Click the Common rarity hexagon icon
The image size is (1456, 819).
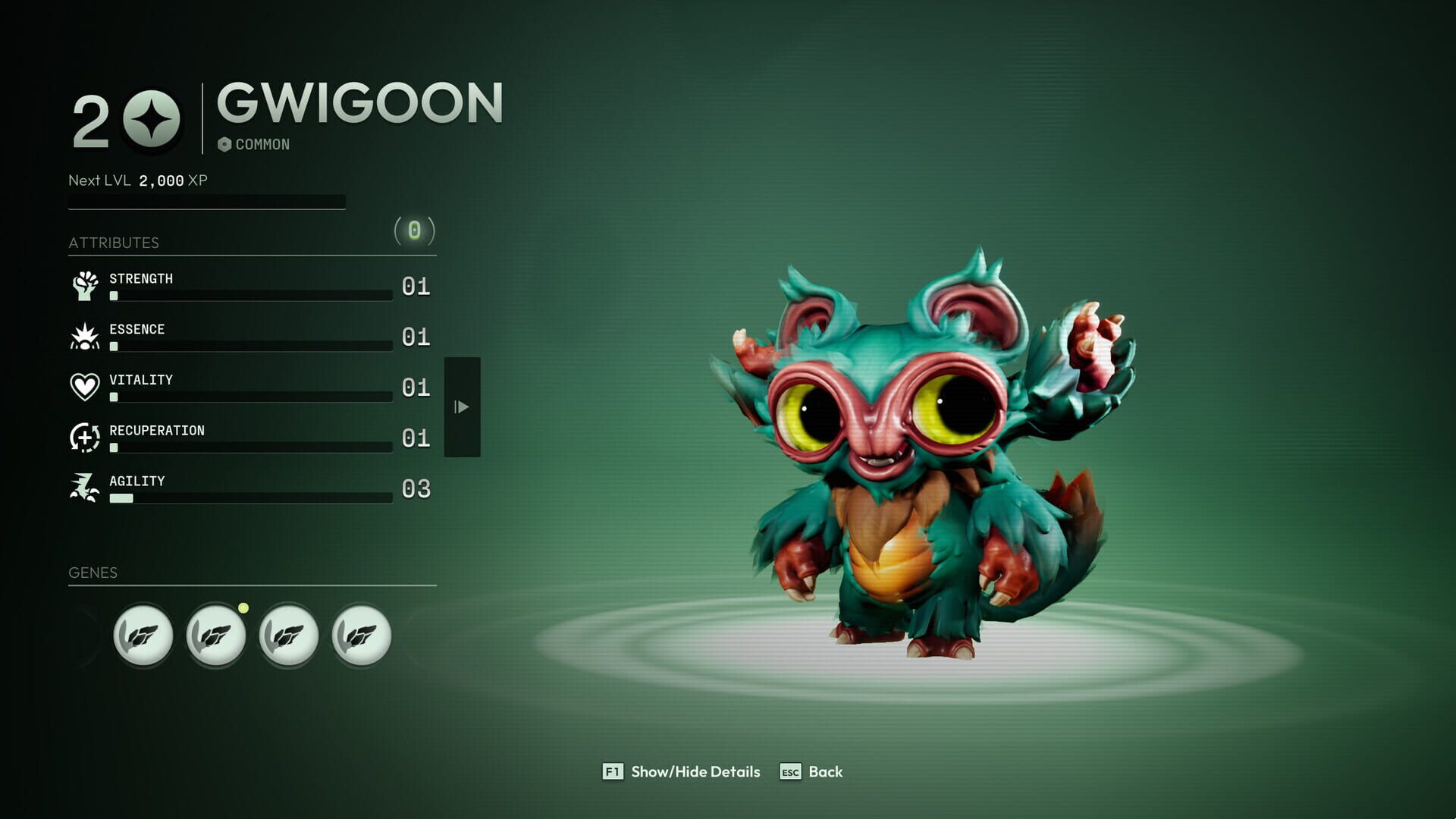225,143
